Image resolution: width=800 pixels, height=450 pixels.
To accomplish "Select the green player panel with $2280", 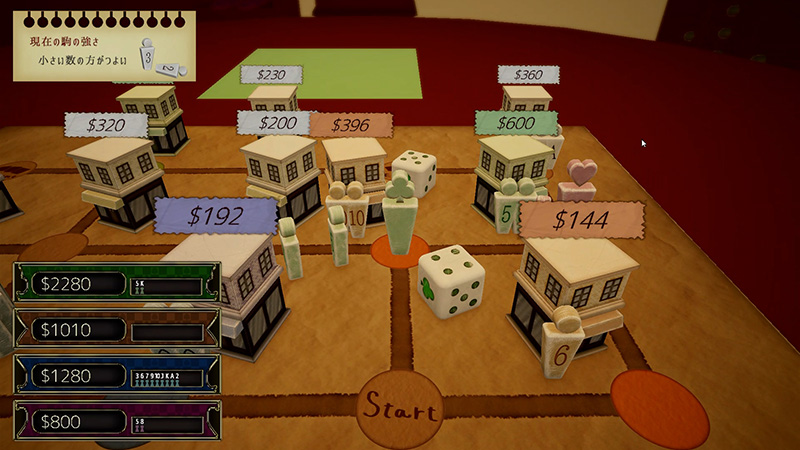I will pyautogui.click(x=117, y=283).
